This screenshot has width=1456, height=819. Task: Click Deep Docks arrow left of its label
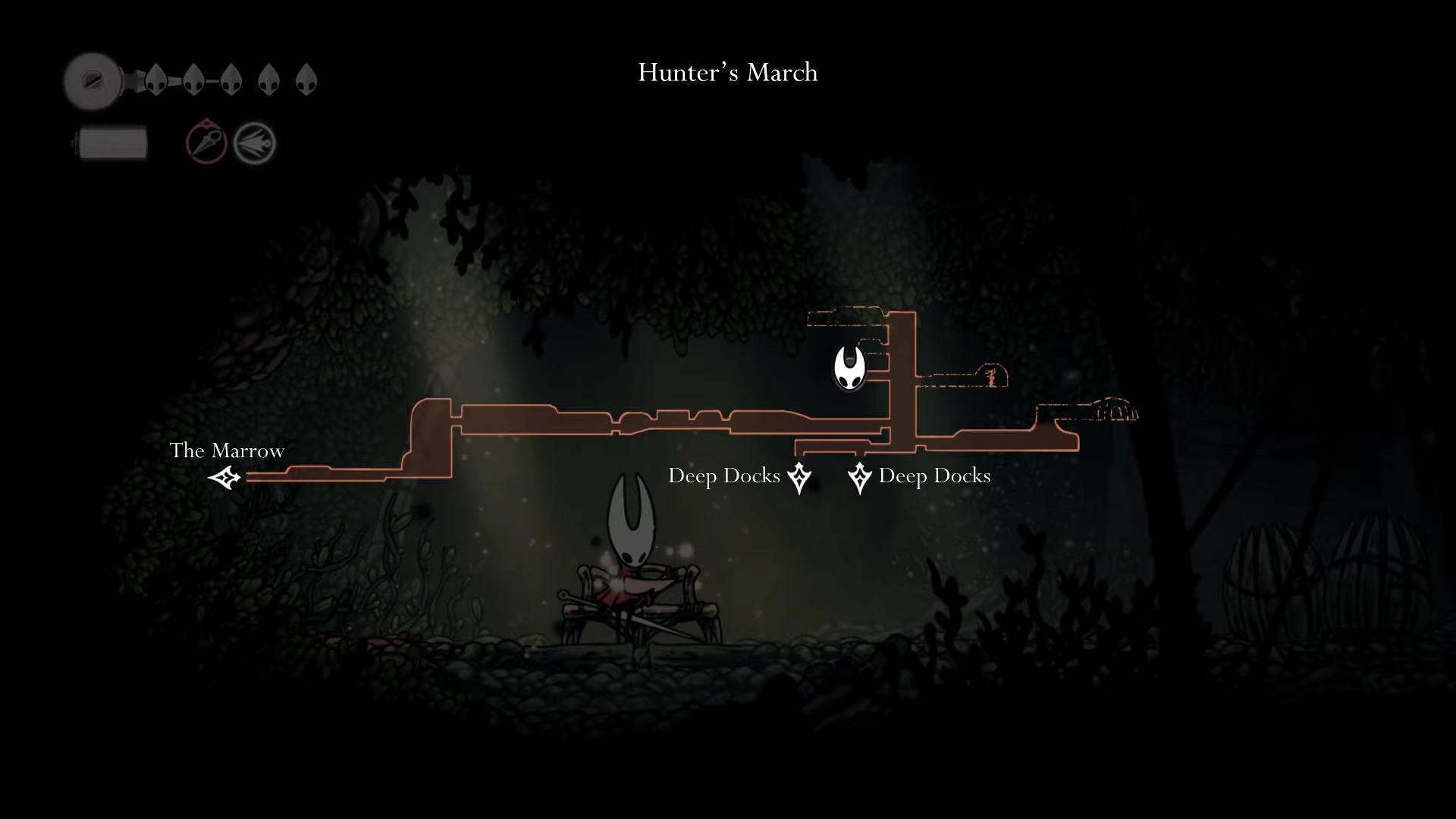[859, 478]
